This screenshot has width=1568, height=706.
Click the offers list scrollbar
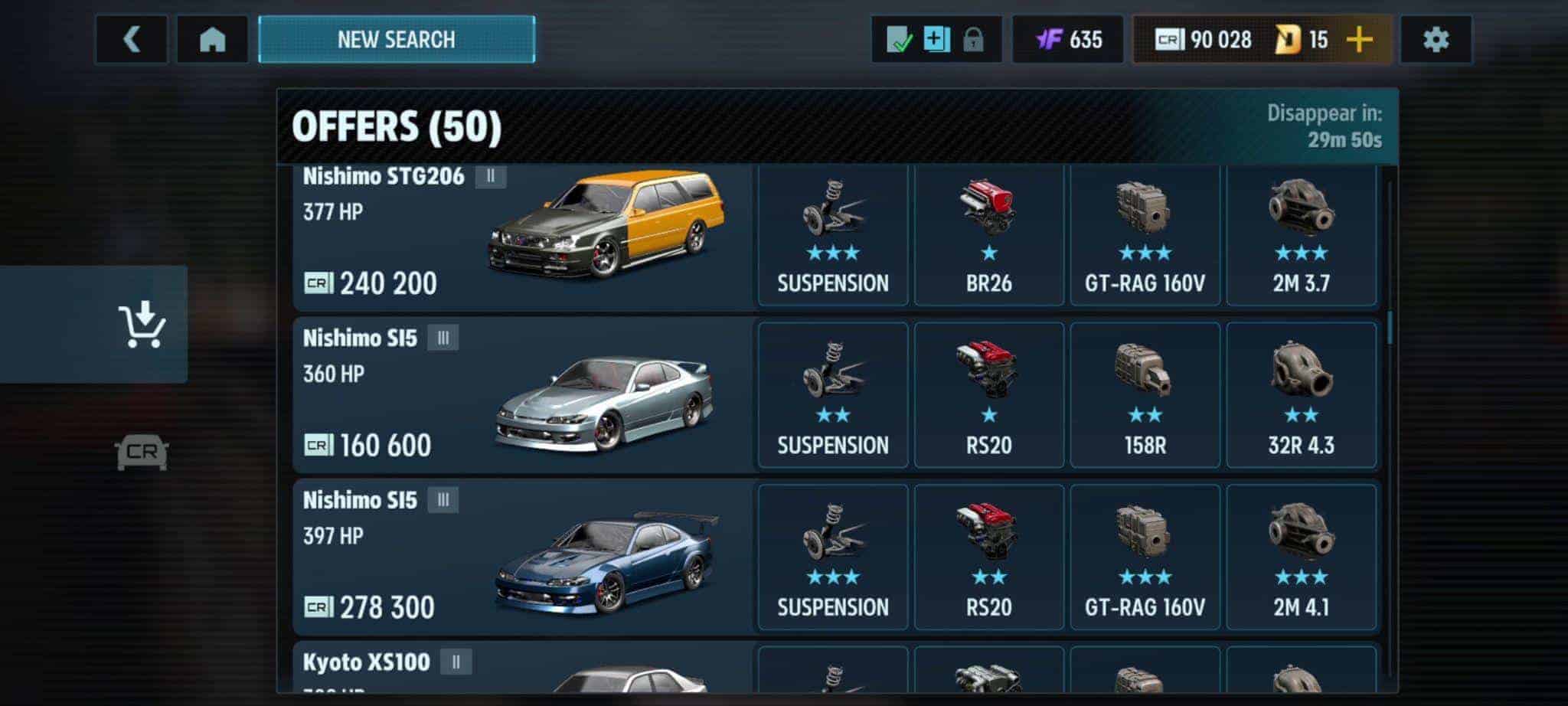point(1390,328)
